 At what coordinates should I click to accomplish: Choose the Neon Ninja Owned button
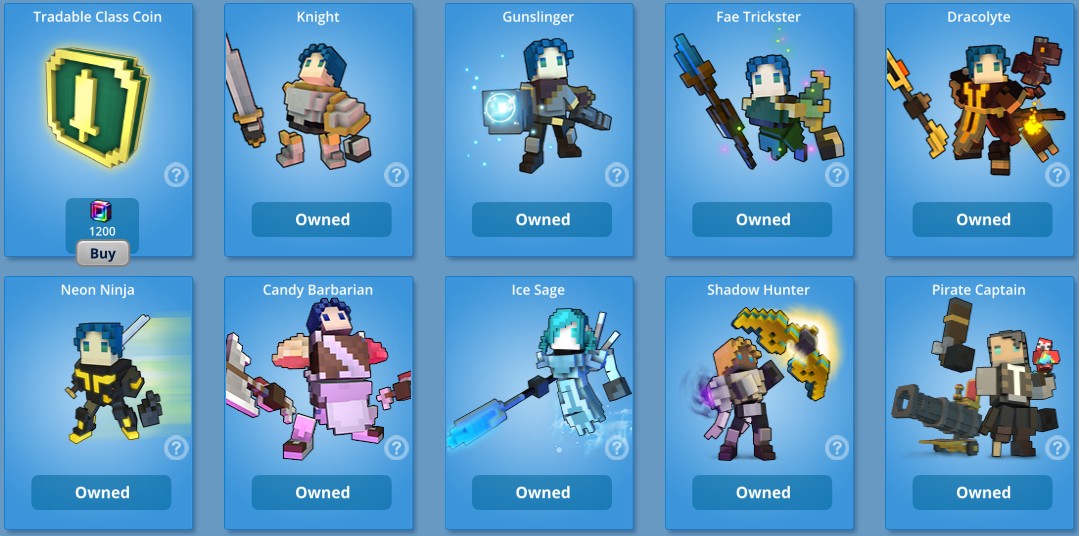[x=102, y=492]
